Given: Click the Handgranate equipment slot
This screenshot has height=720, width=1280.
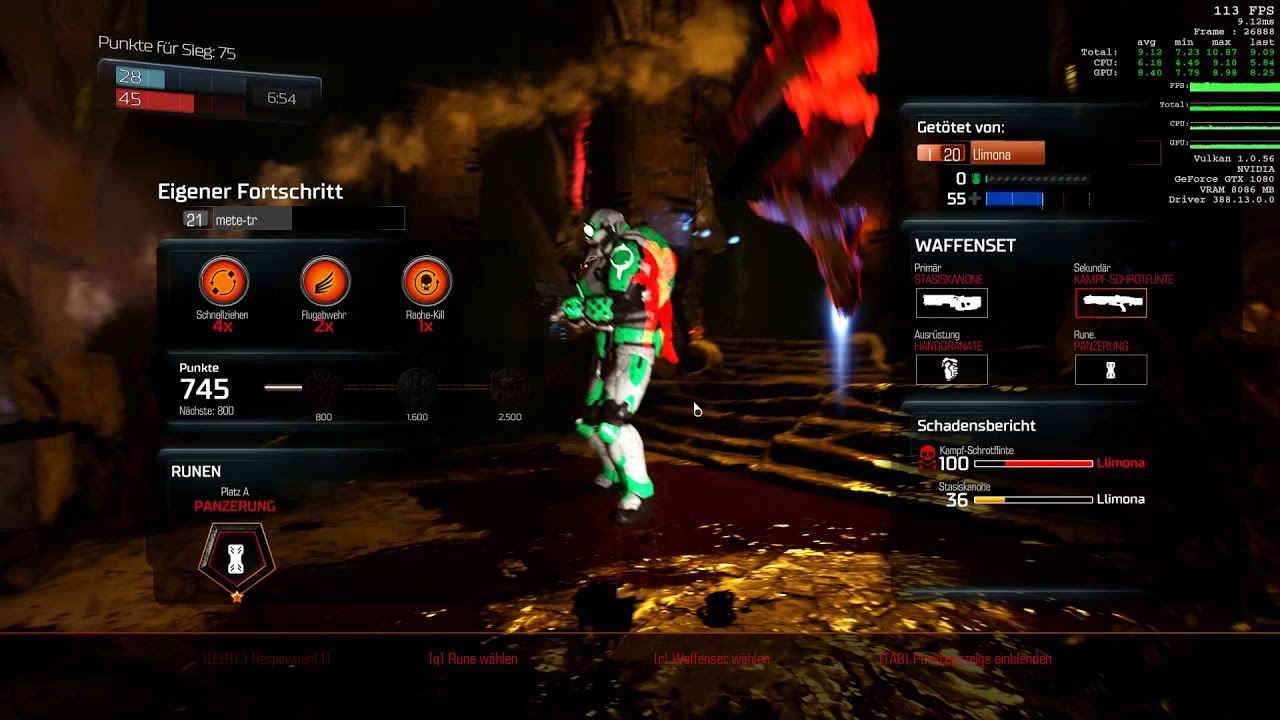Looking at the screenshot, I should [x=951, y=369].
